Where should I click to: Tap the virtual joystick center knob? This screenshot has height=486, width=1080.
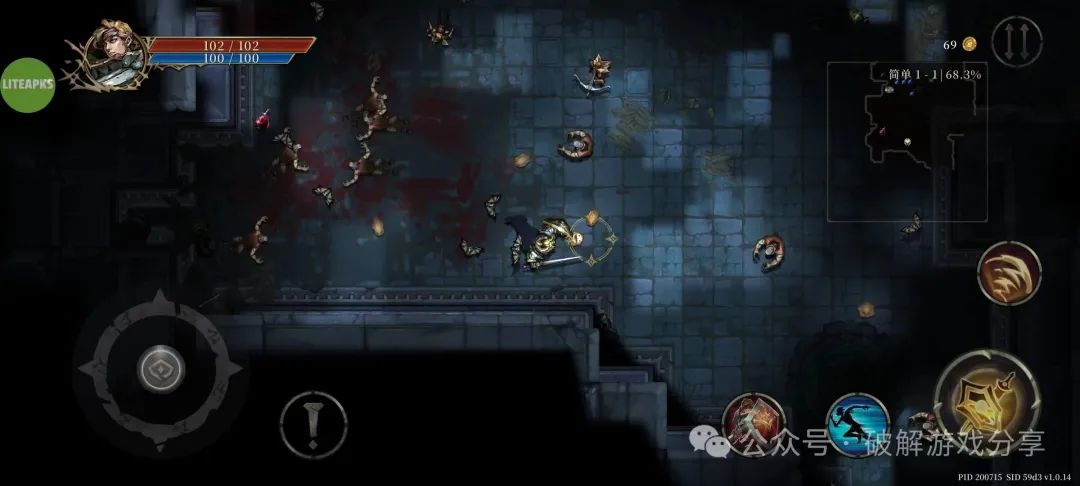pos(160,372)
